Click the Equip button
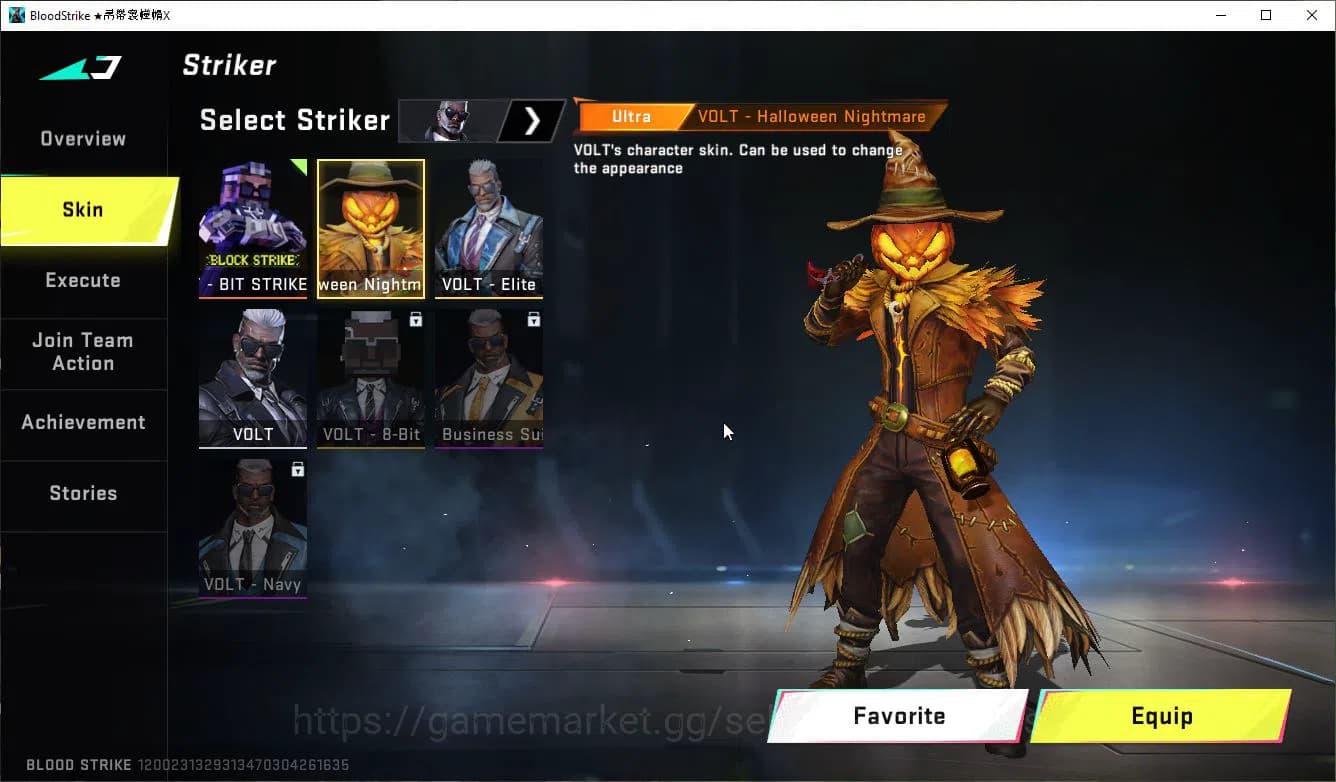Screen dimensions: 1336x782 (1163, 716)
